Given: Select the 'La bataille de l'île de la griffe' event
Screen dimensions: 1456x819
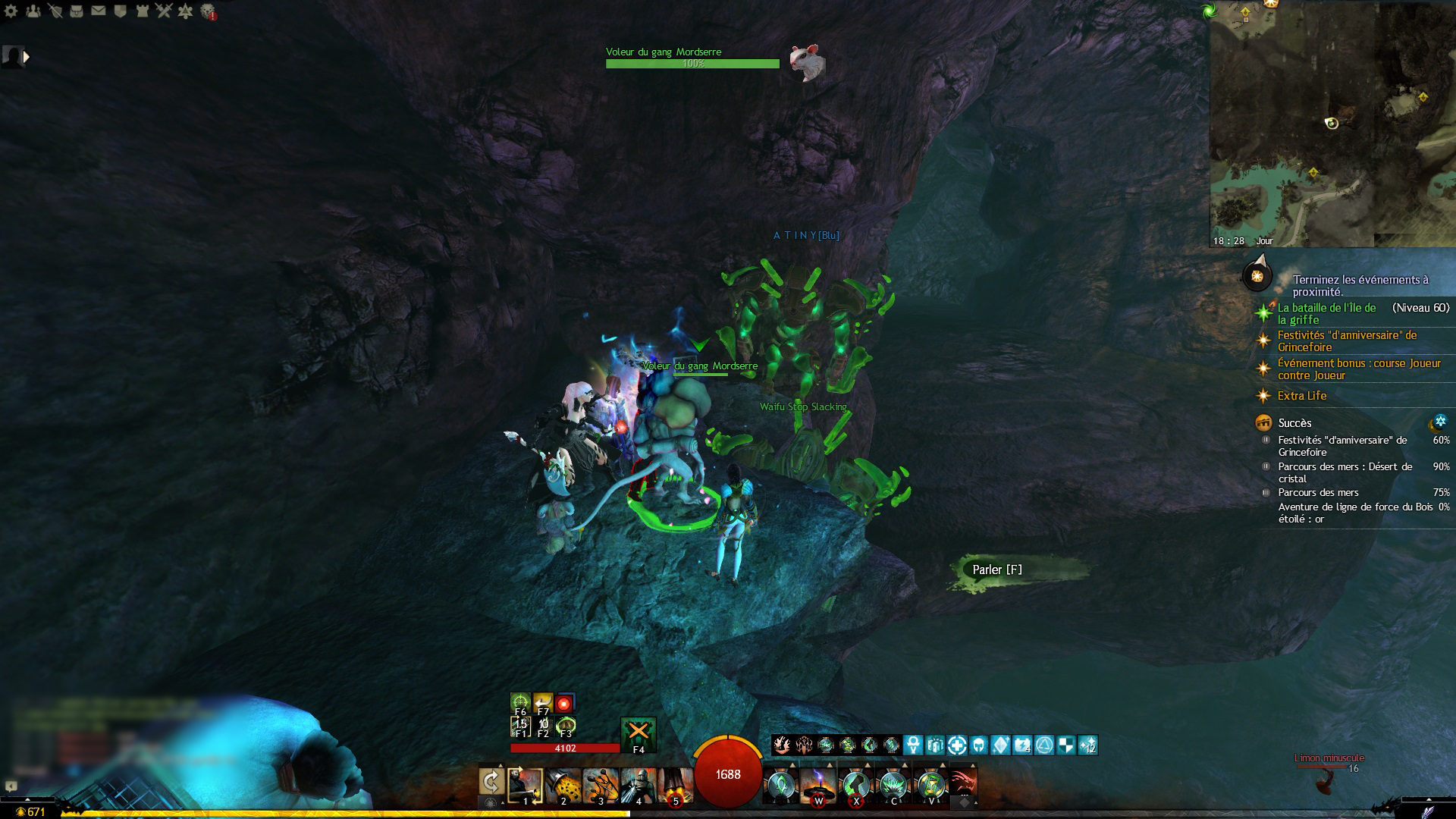Looking at the screenshot, I should point(1326,313).
